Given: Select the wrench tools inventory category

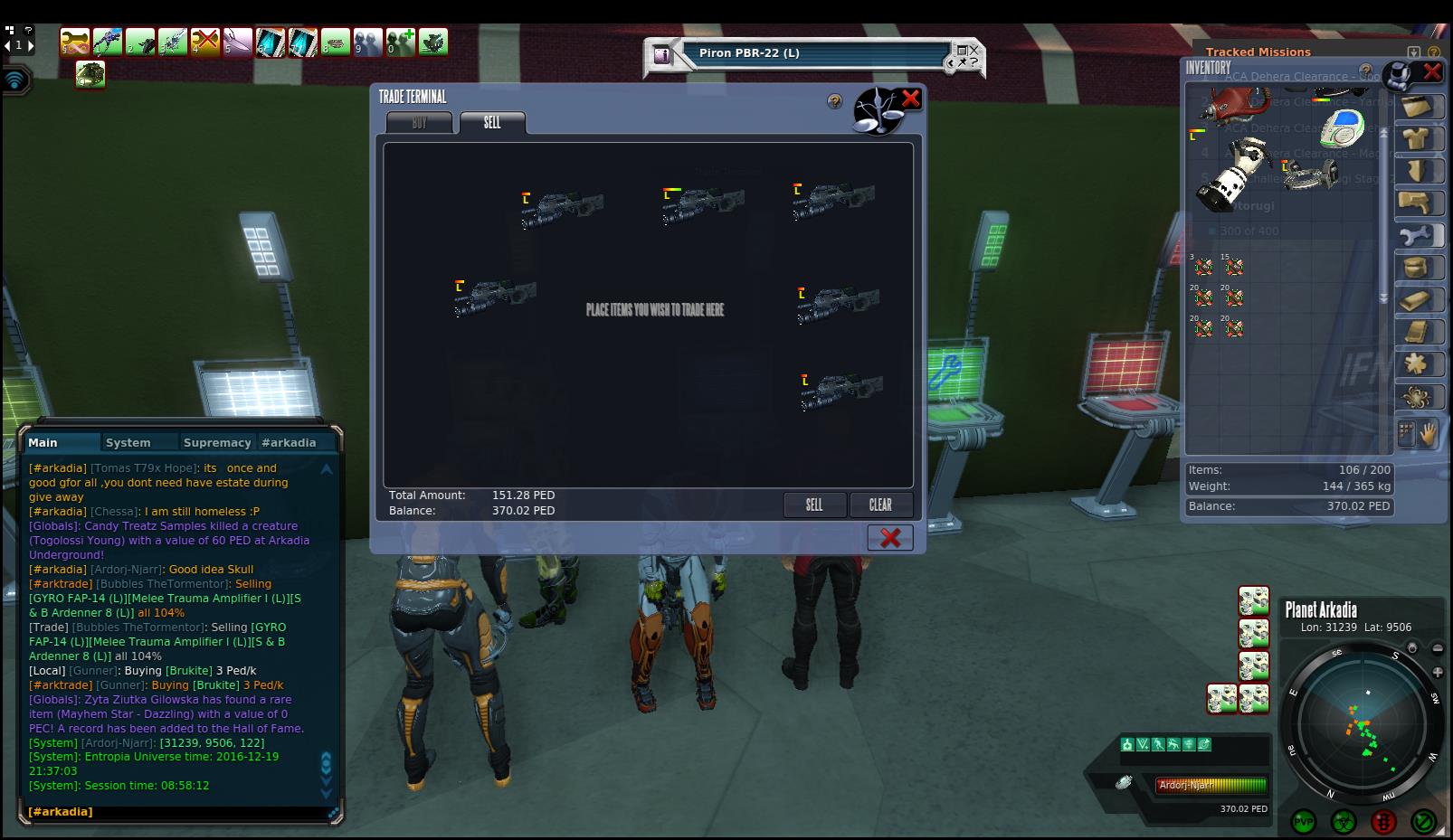Looking at the screenshot, I should pyautogui.click(x=1416, y=237).
